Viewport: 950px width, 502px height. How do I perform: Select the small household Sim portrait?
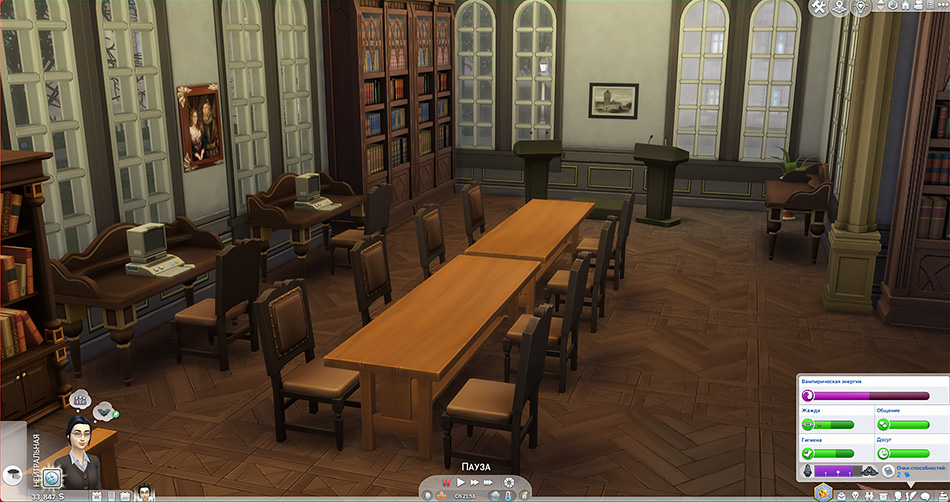point(145,491)
